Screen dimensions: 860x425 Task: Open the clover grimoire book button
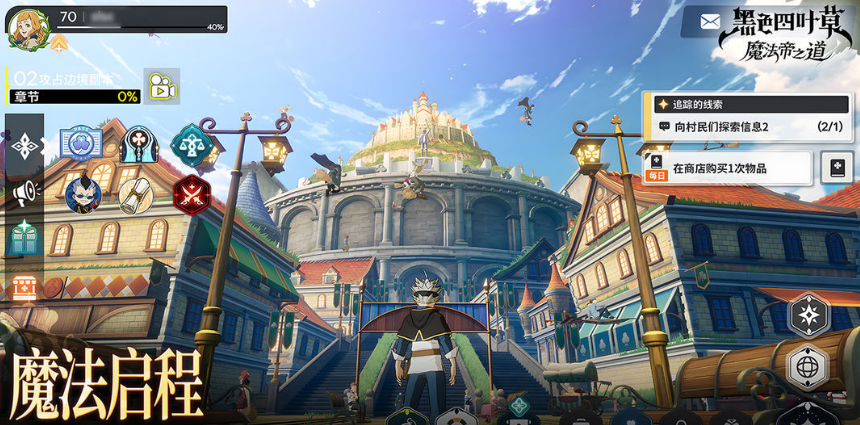pyautogui.click(x=837, y=168)
